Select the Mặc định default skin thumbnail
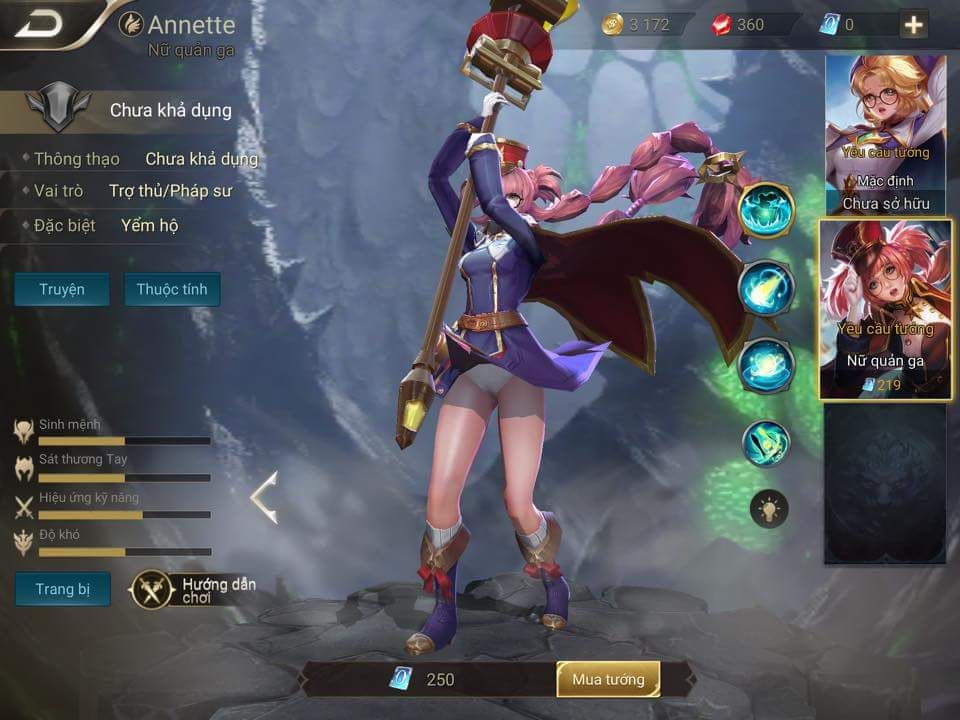Image resolution: width=960 pixels, height=720 pixels. click(886, 135)
